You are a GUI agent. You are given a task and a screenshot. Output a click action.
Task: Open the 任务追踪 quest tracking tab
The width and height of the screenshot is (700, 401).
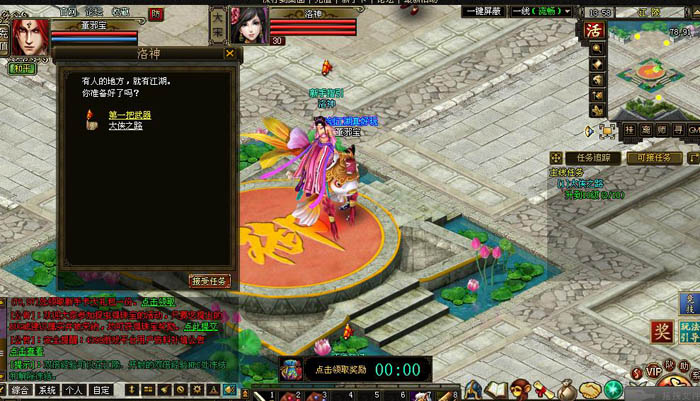pos(585,158)
